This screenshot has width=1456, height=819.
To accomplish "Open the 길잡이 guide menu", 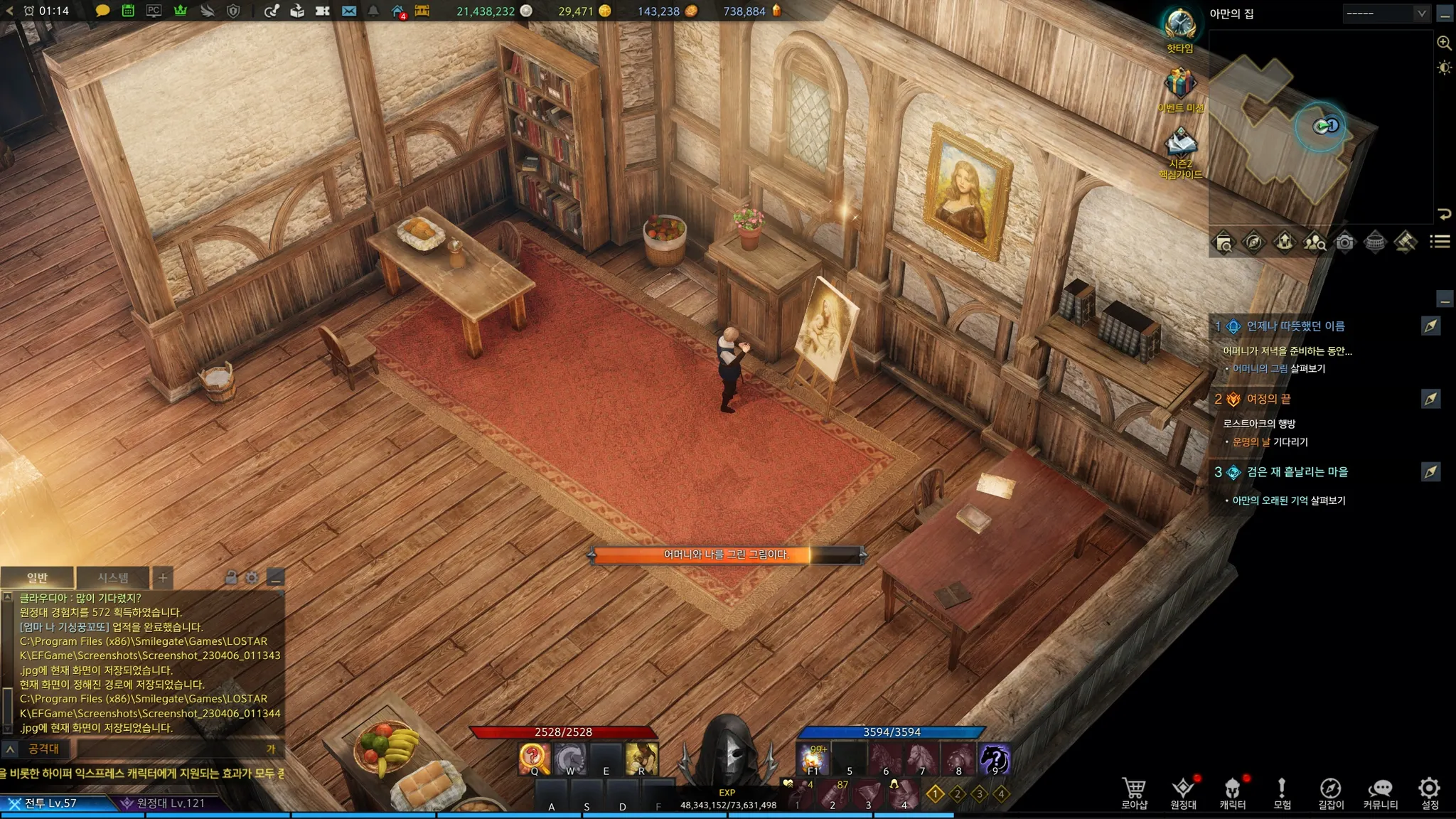I will point(1331,793).
